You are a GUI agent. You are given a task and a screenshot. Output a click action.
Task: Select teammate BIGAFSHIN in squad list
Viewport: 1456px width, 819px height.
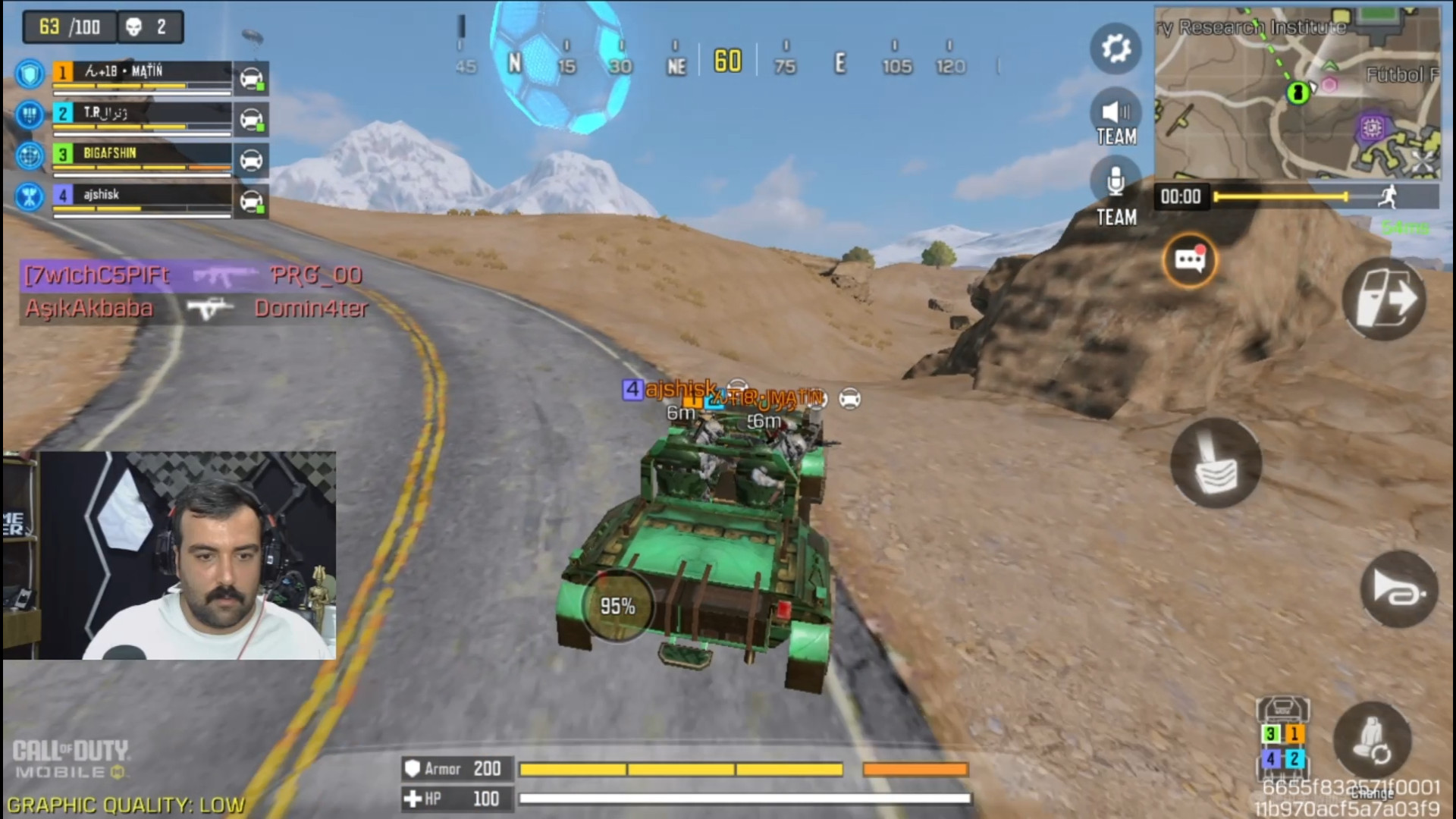click(x=142, y=155)
